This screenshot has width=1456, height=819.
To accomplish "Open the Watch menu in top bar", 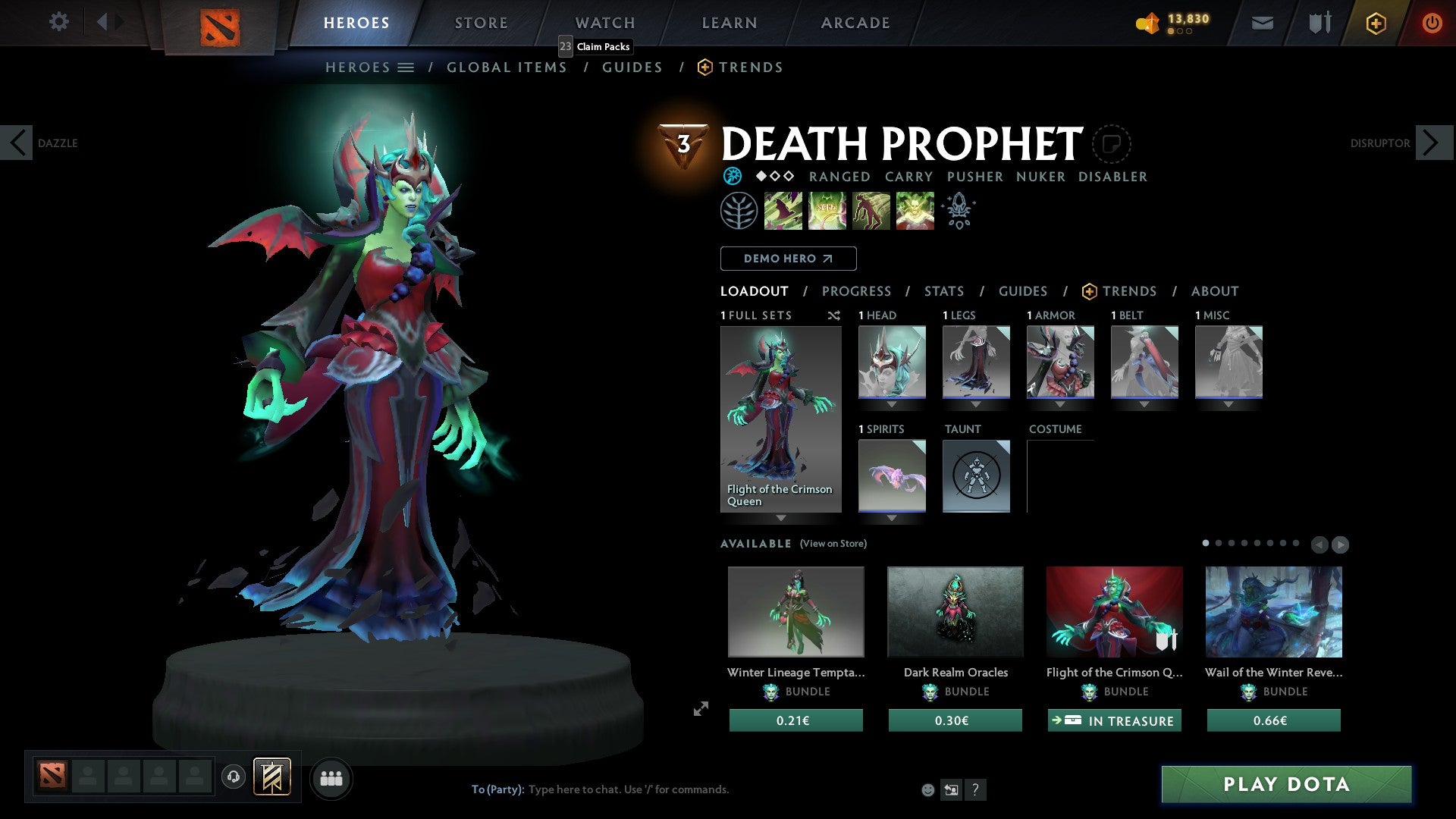I will pos(604,23).
